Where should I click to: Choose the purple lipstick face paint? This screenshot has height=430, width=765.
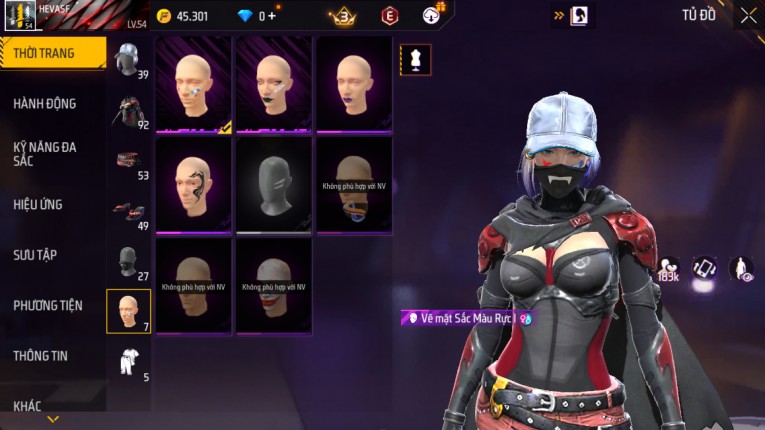pyautogui.click(x=354, y=84)
